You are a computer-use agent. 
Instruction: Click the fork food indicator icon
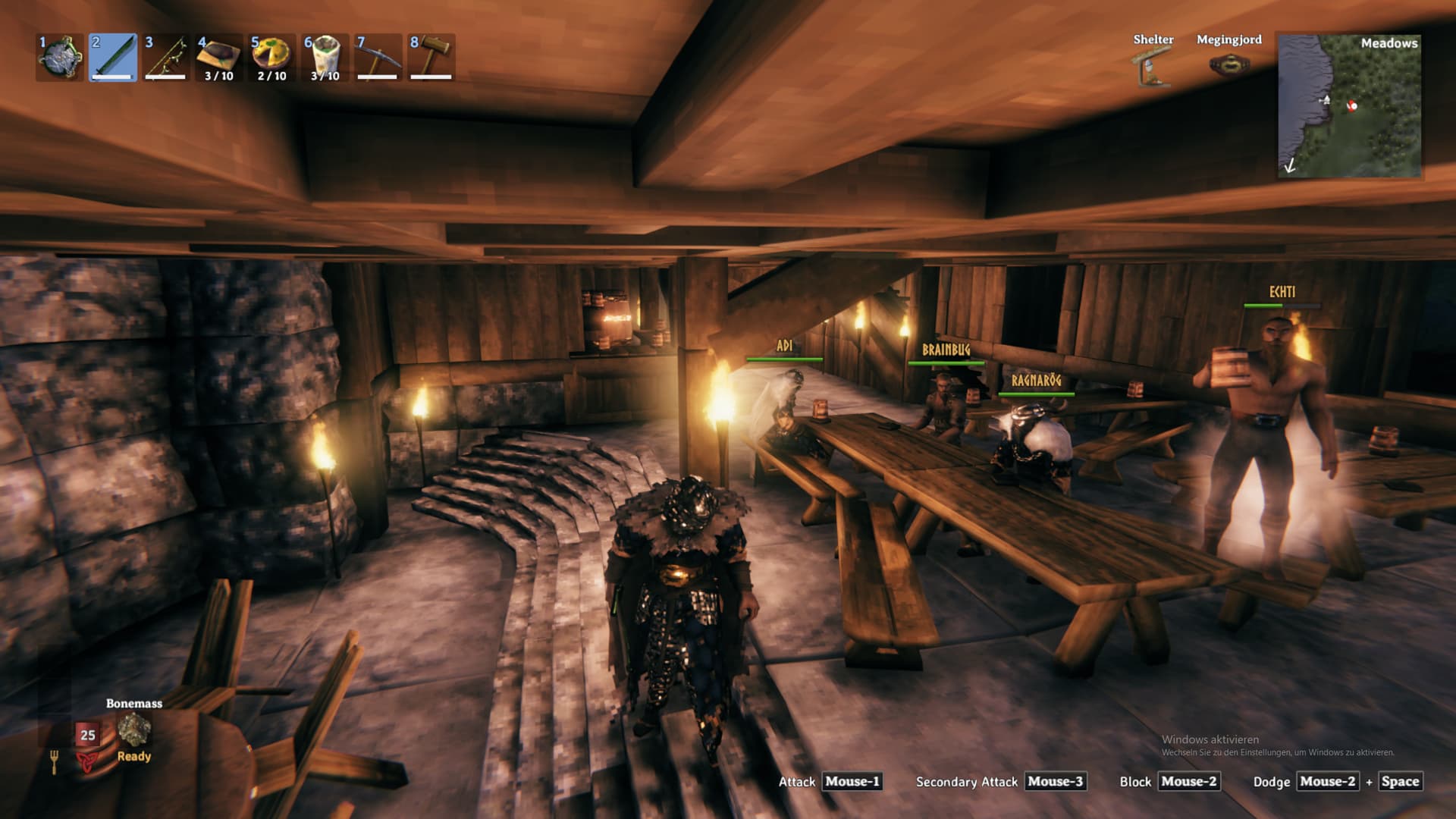click(55, 761)
